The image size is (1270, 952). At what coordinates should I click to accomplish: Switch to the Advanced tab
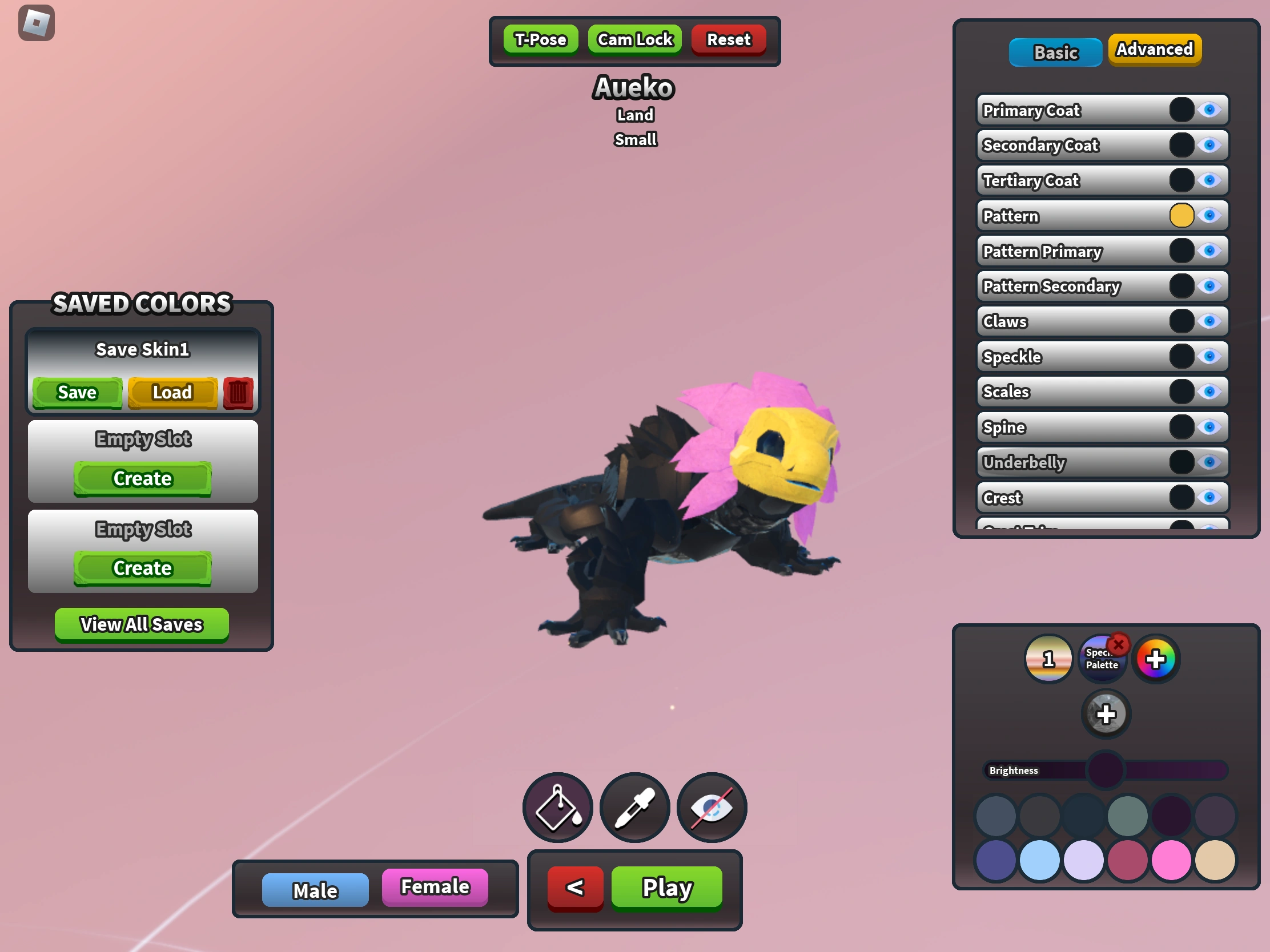click(x=1154, y=49)
